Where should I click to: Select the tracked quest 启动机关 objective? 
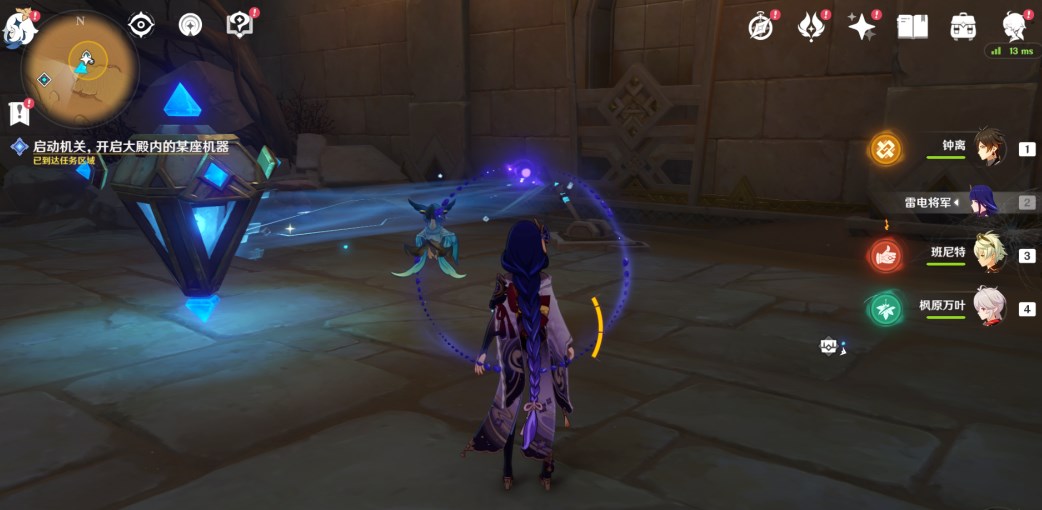[130, 146]
